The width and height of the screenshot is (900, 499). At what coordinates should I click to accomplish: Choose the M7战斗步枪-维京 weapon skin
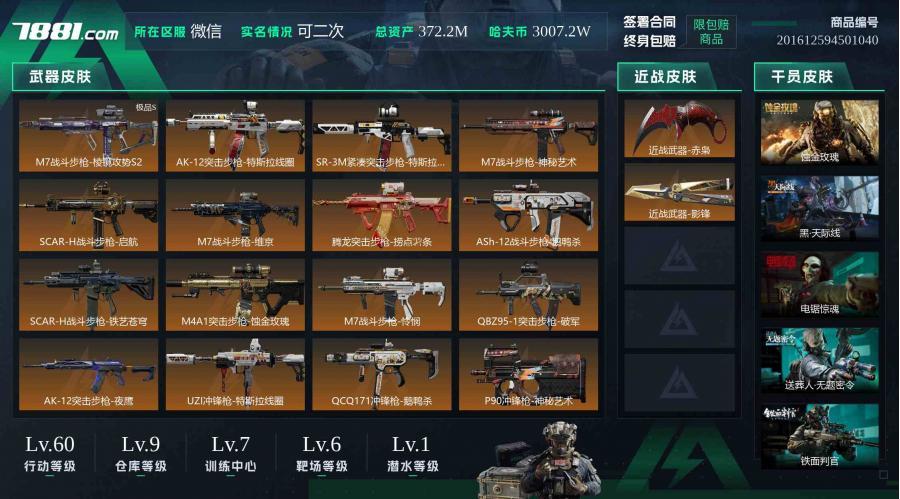point(235,214)
